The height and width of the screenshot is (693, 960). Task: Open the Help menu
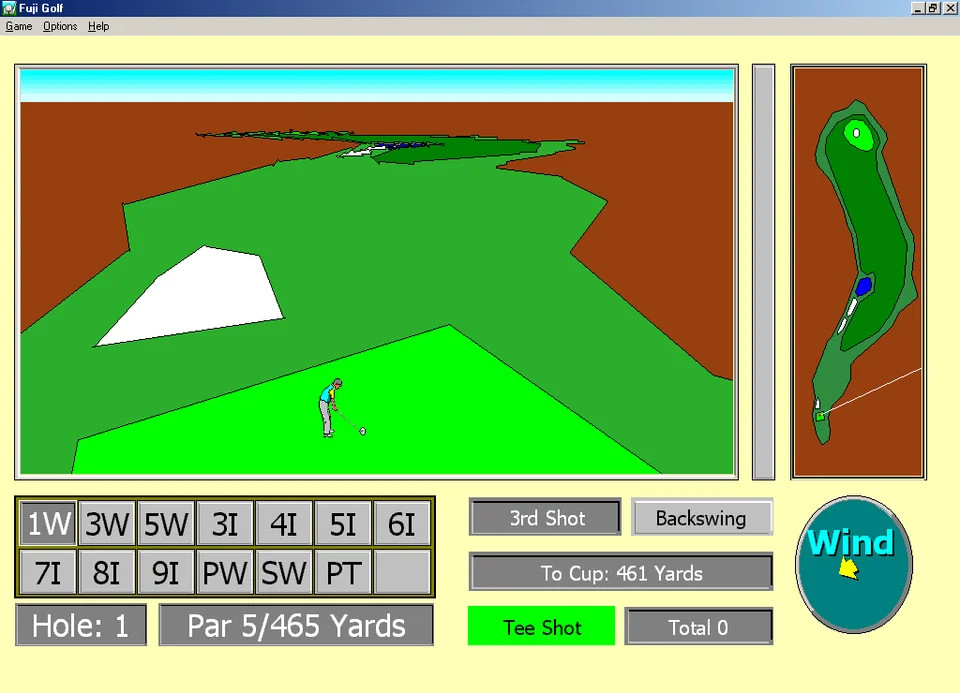(98, 26)
